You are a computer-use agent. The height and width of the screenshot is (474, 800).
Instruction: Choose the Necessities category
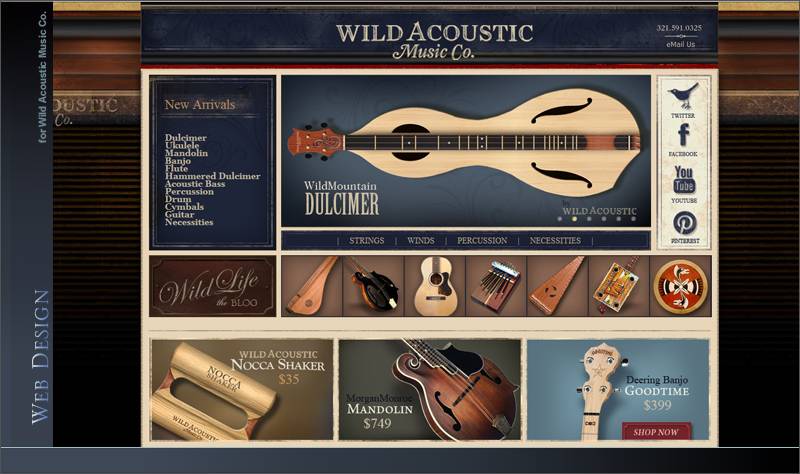coord(555,241)
